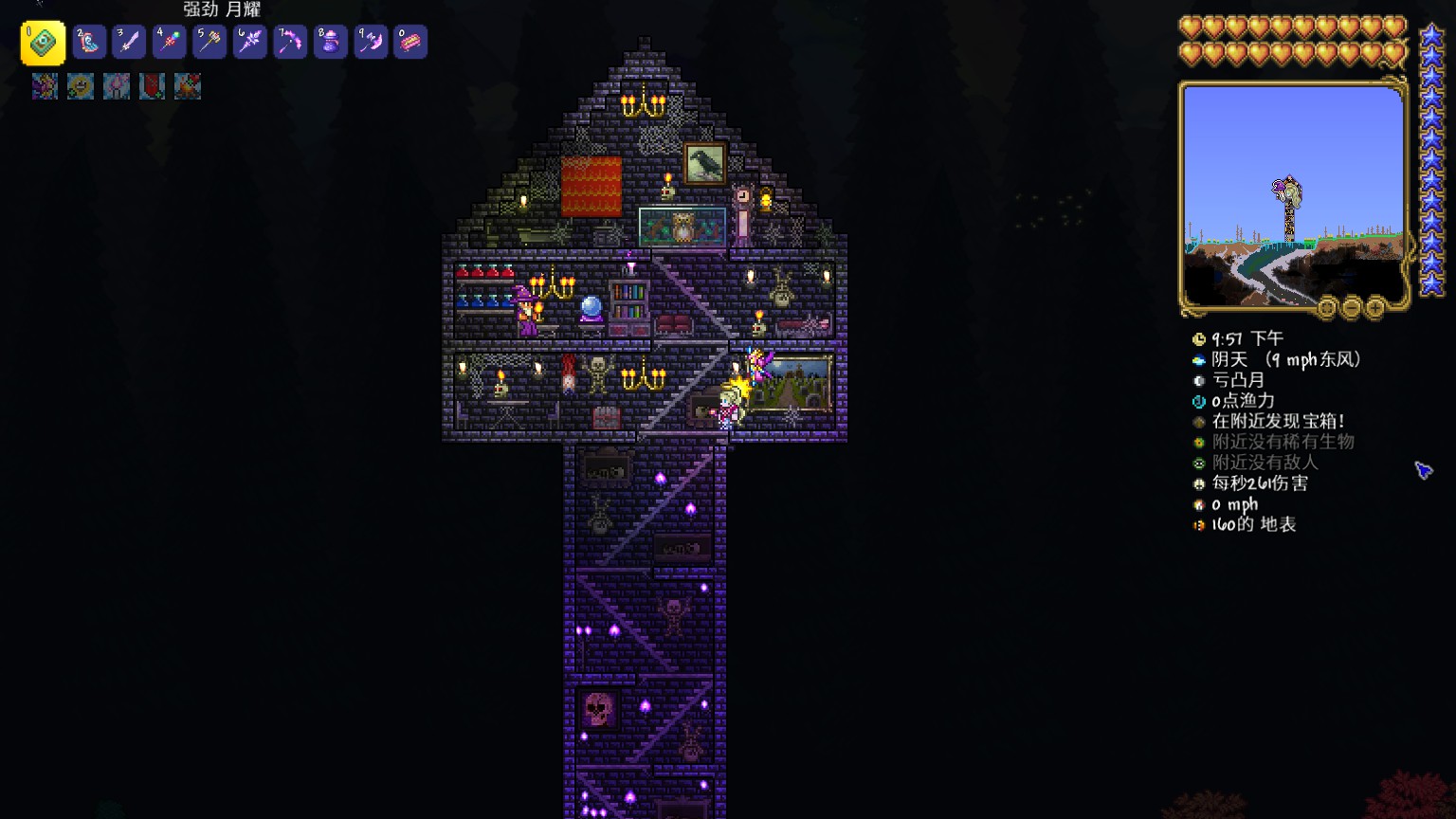Viewport: 1456px width, 819px height.
Task: Choose the purple hamaxe in slot 9
Action: 371,42
